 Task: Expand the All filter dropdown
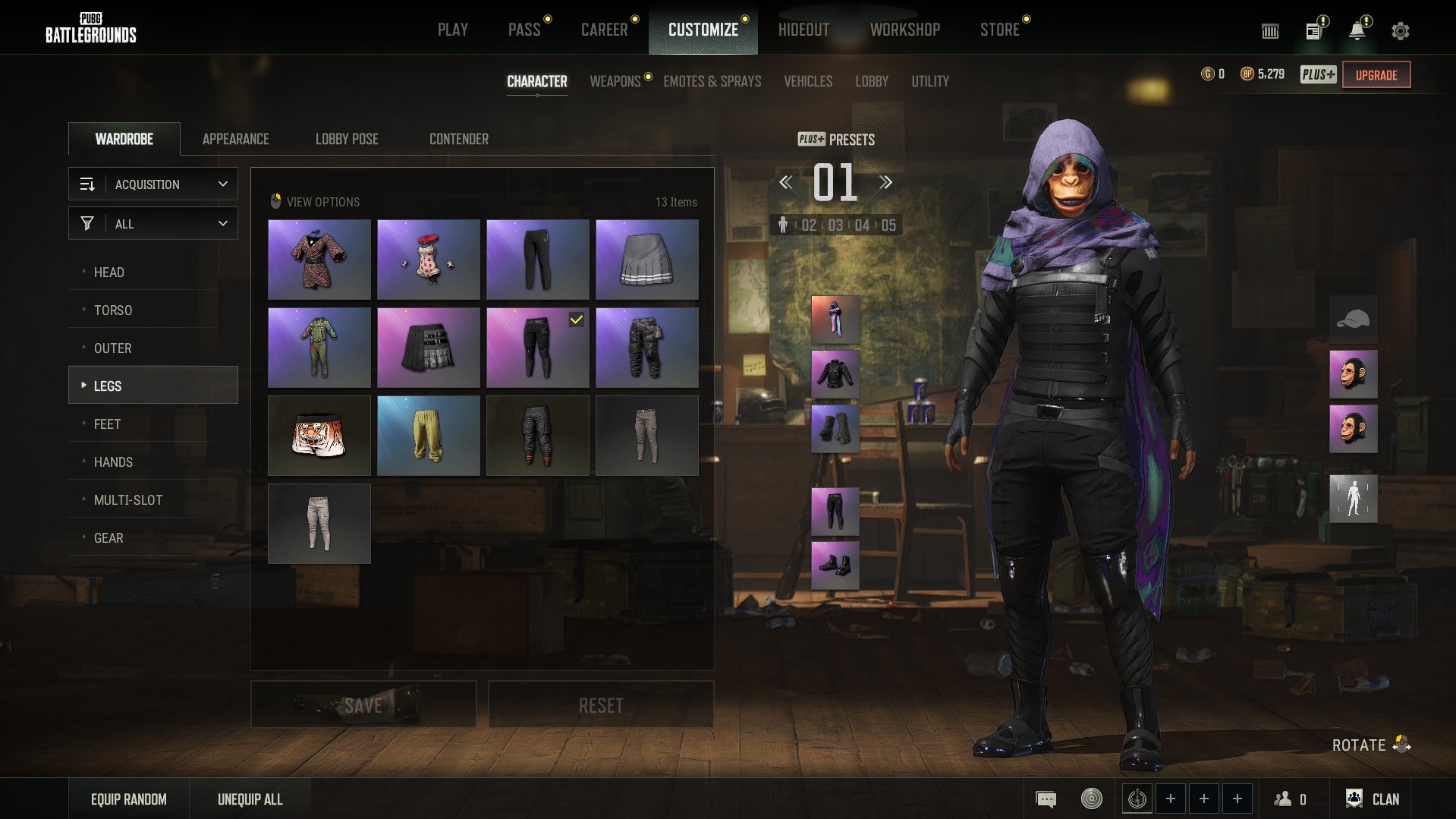coord(153,224)
